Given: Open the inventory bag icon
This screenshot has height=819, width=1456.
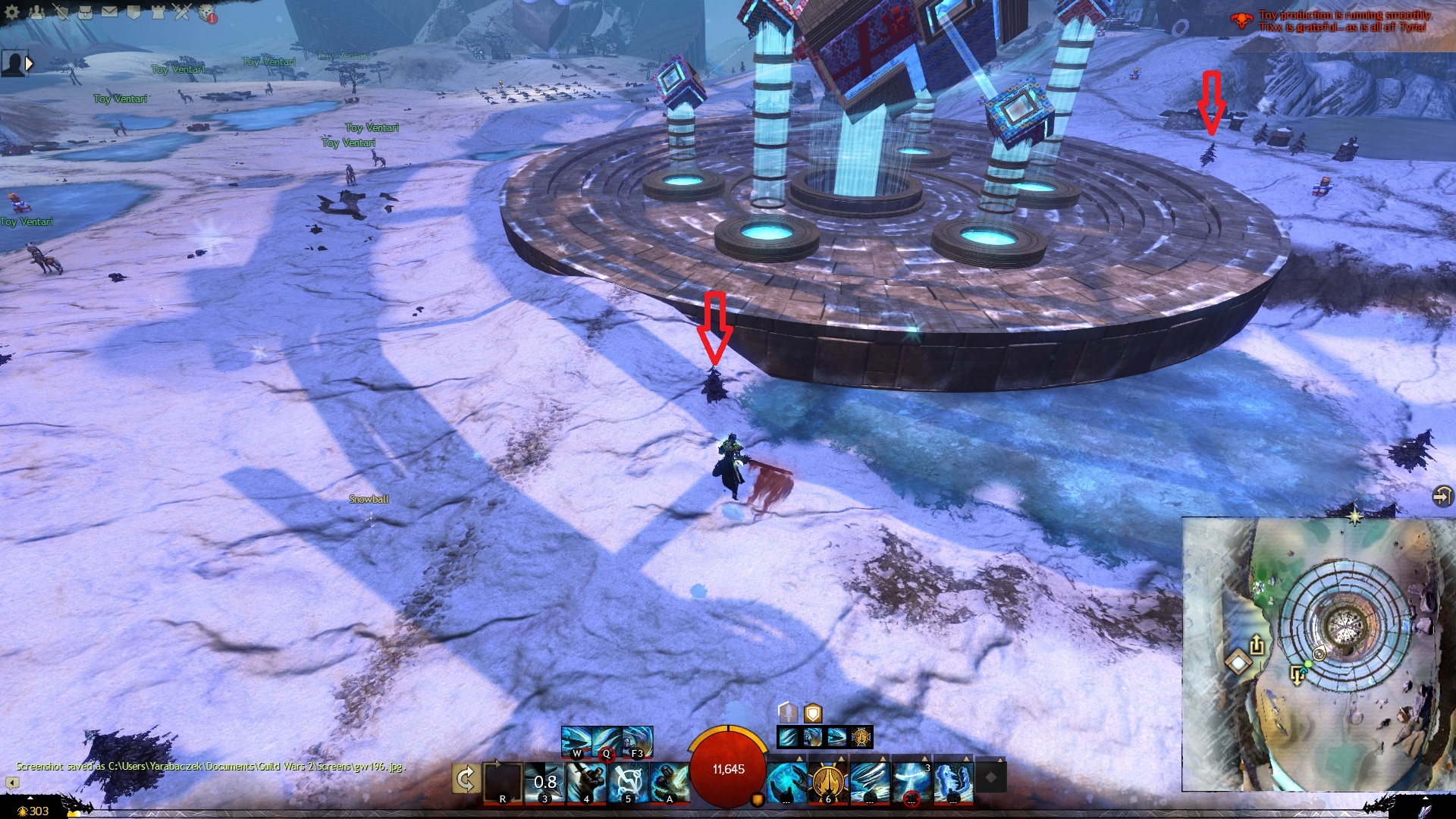Looking at the screenshot, I should click(x=85, y=11).
